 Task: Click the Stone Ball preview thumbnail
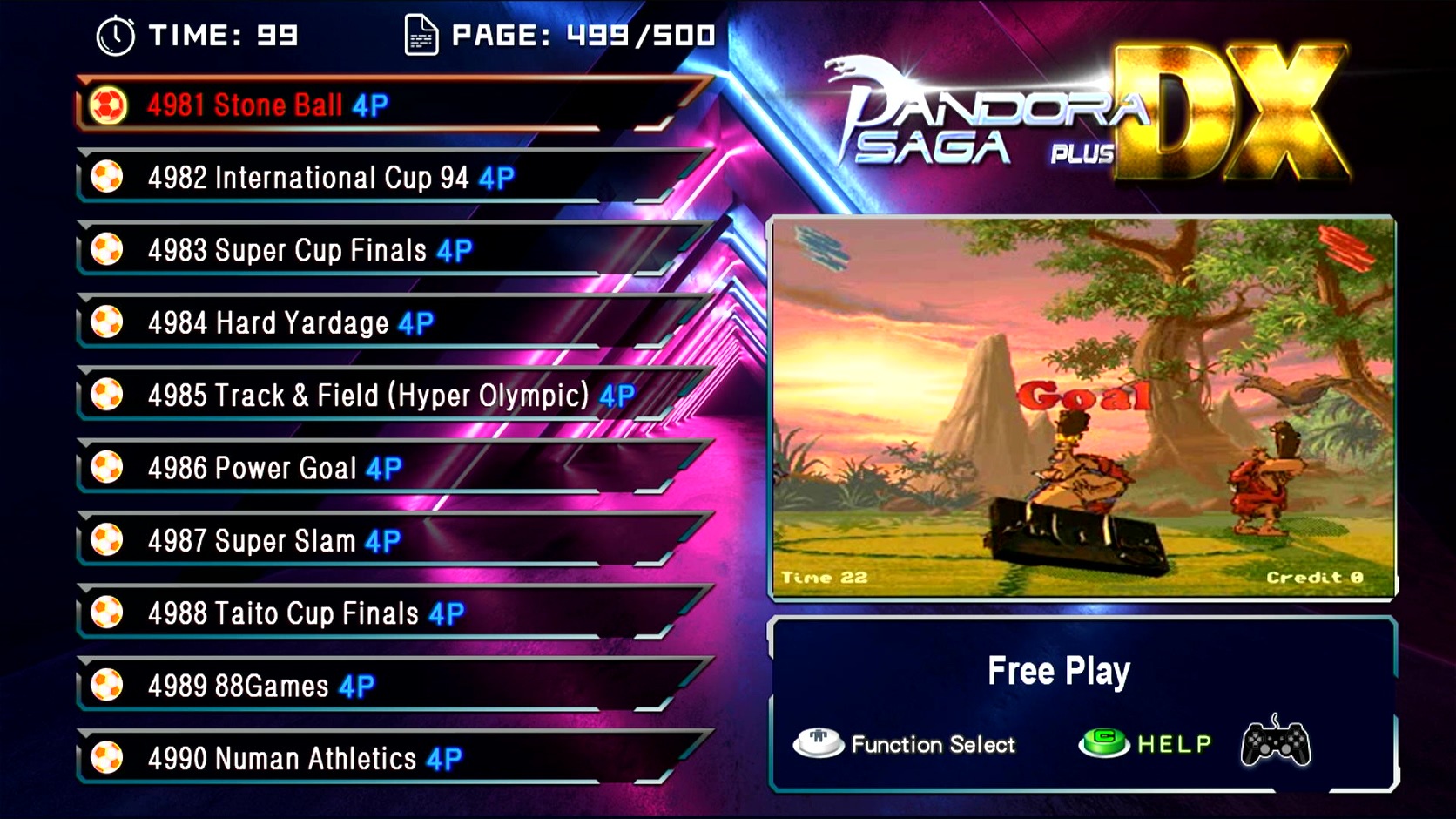point(1082,408)
